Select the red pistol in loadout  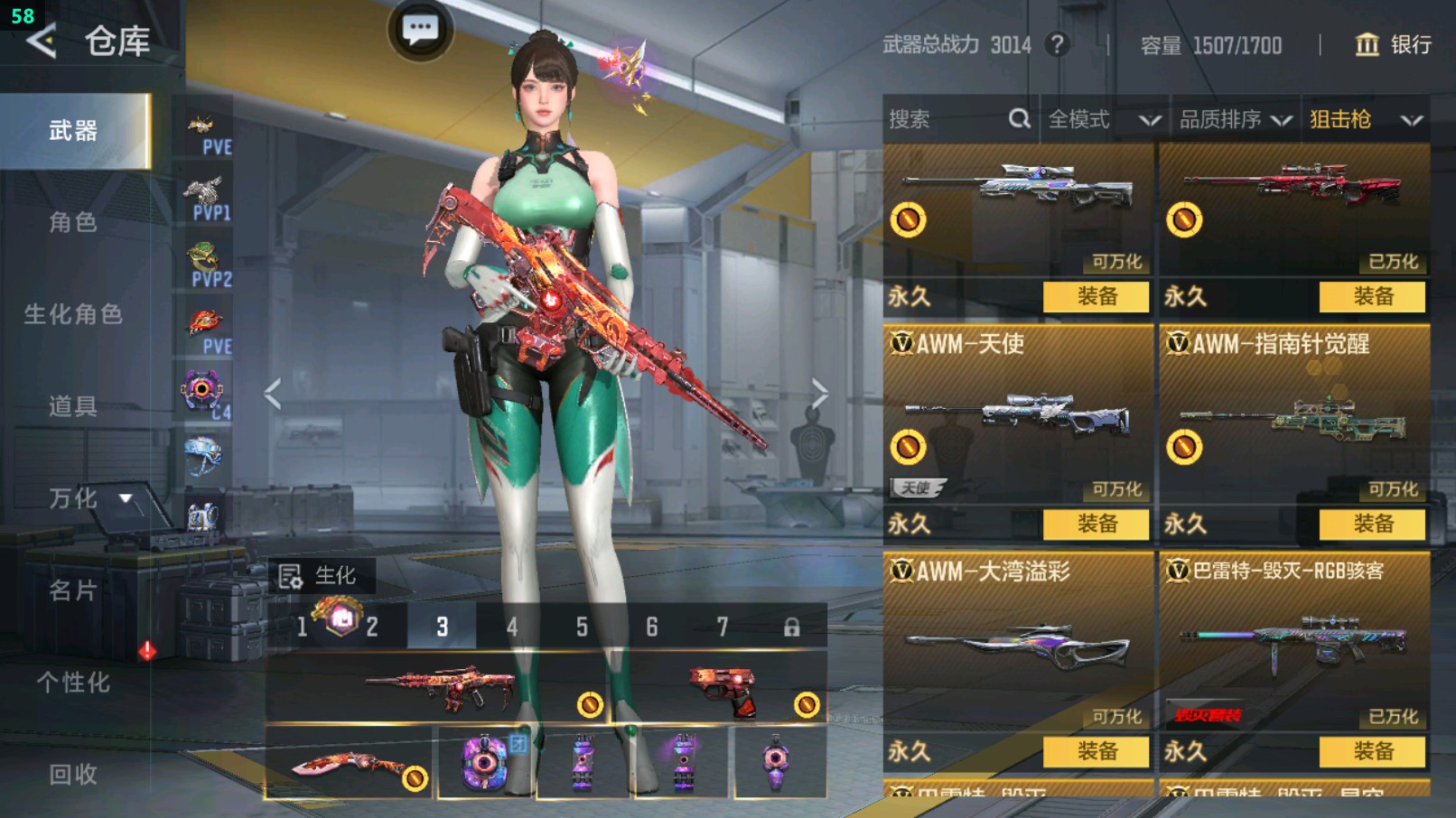723,690
